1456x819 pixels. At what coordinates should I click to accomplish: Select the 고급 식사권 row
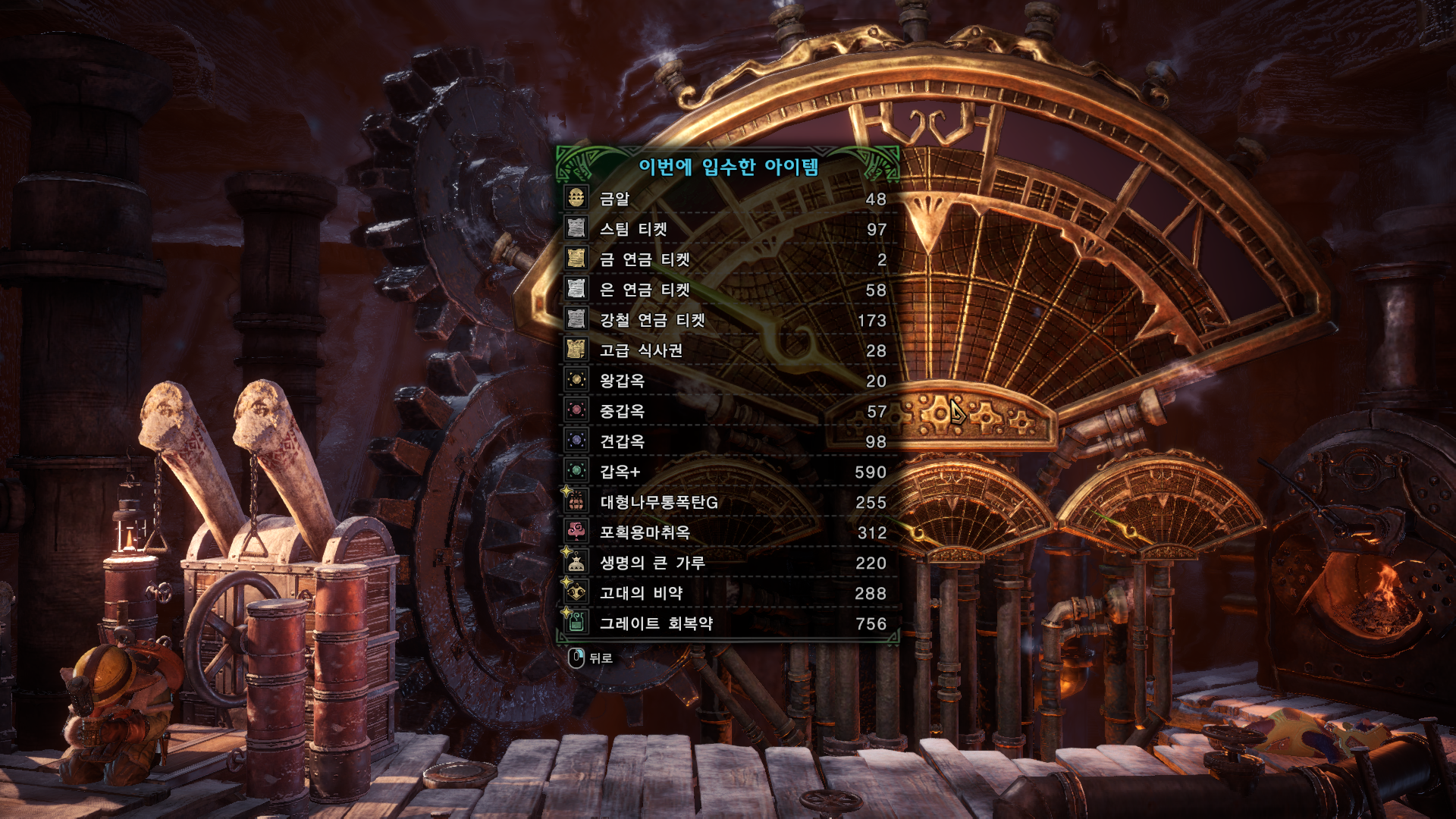pyautogui.click(x=728, y=350)
